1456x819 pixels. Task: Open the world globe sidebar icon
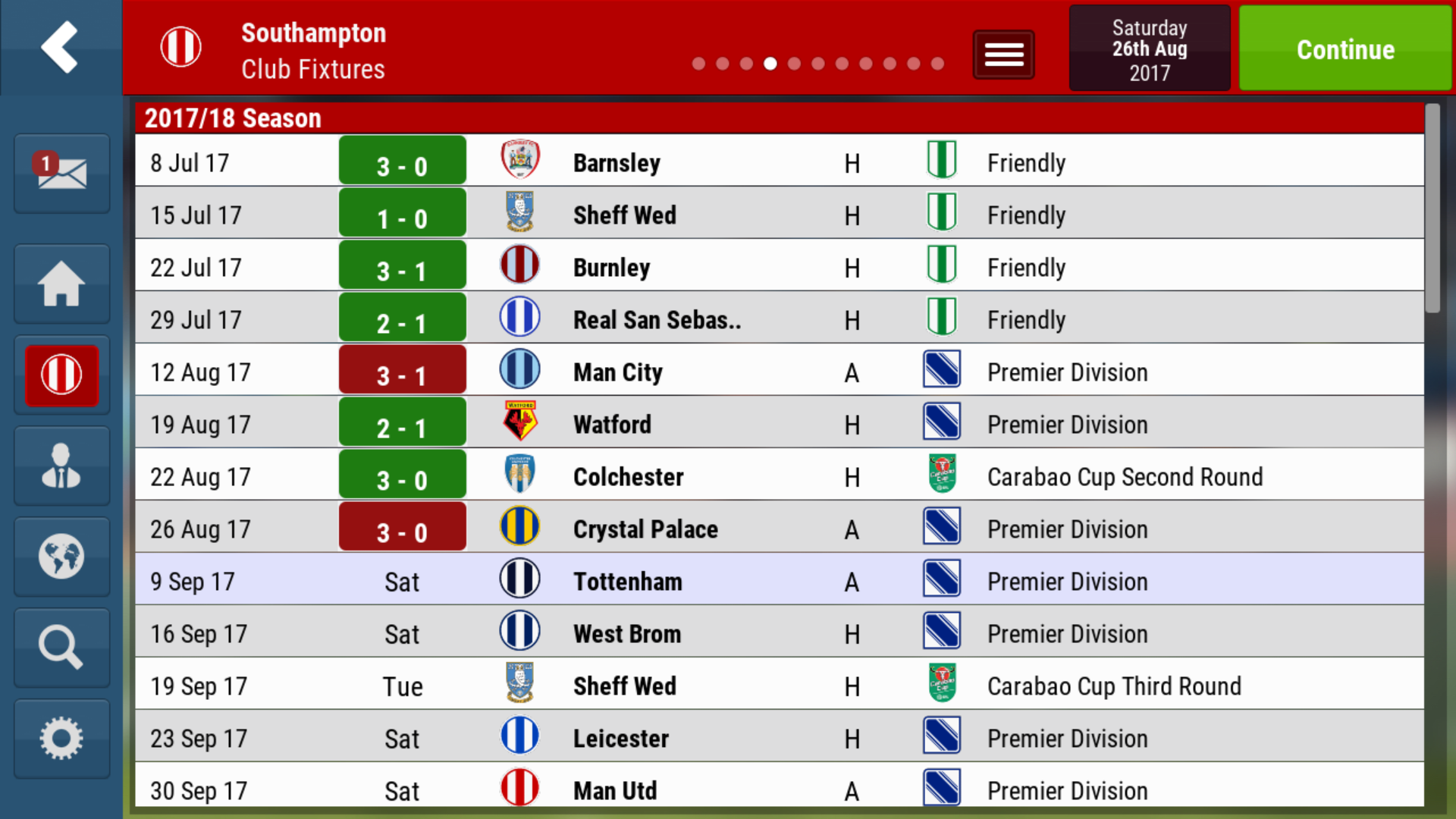point(61,557)
